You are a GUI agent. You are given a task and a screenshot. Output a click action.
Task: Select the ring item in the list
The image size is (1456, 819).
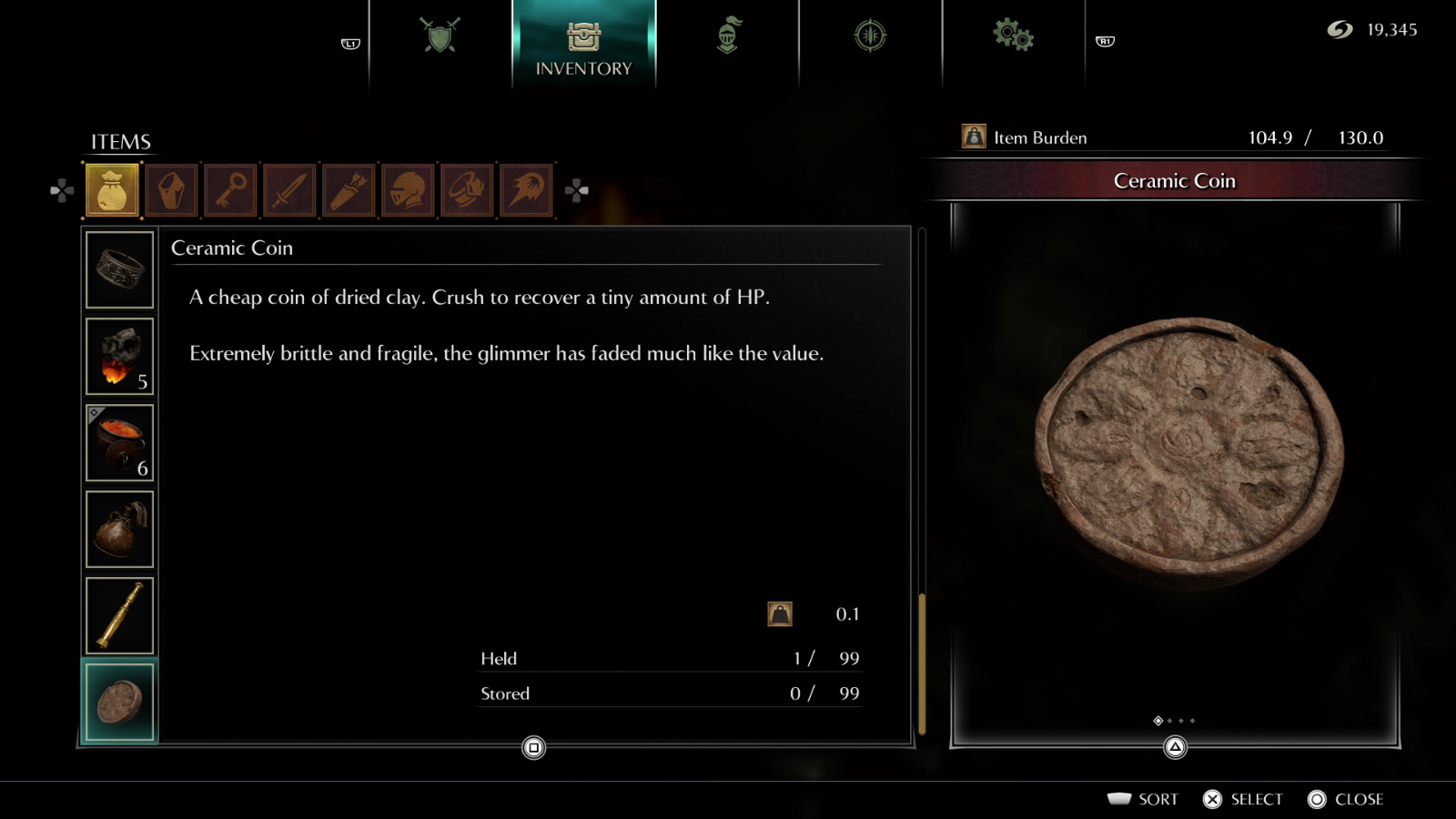(119, 269)
